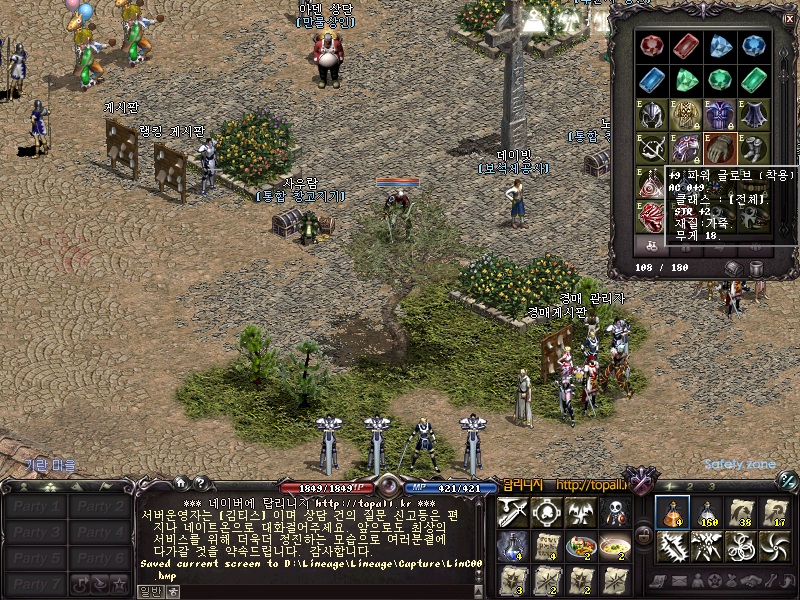Click the home button above chat
Screen dimensions: 800x600
coord(179,483)
